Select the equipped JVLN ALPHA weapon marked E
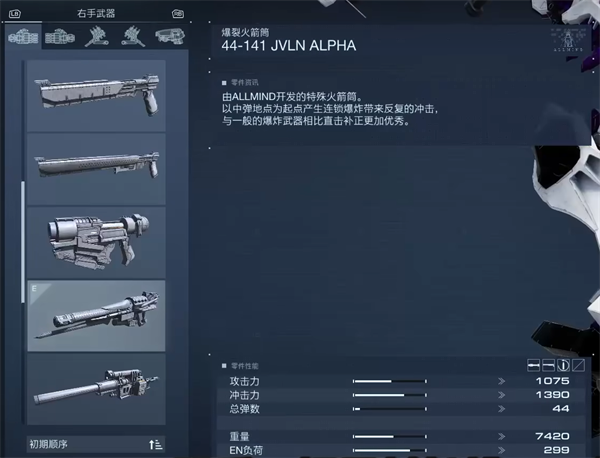600x458 pixels. (97, 314)
